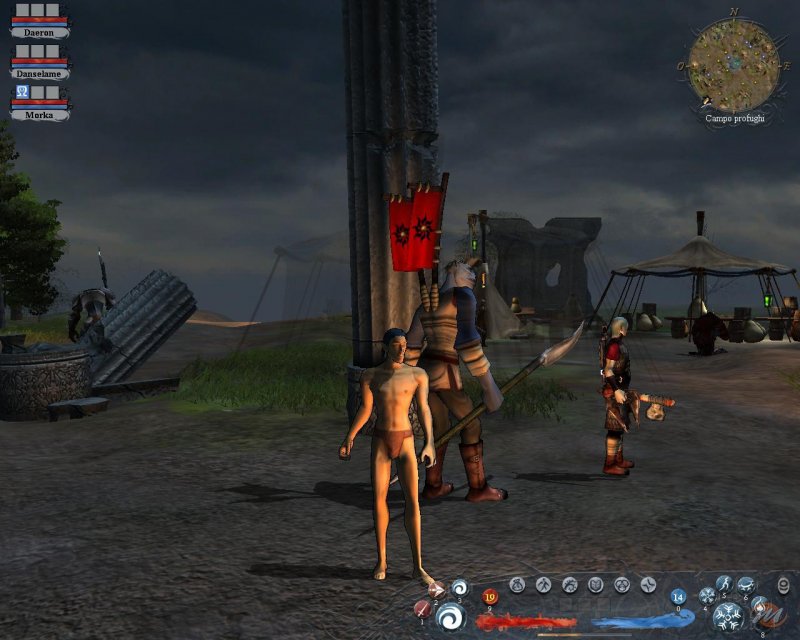The height and width of the screenshot is (640, 800).
Task: Activate the large snowflake spell
Action: [728, 616]
